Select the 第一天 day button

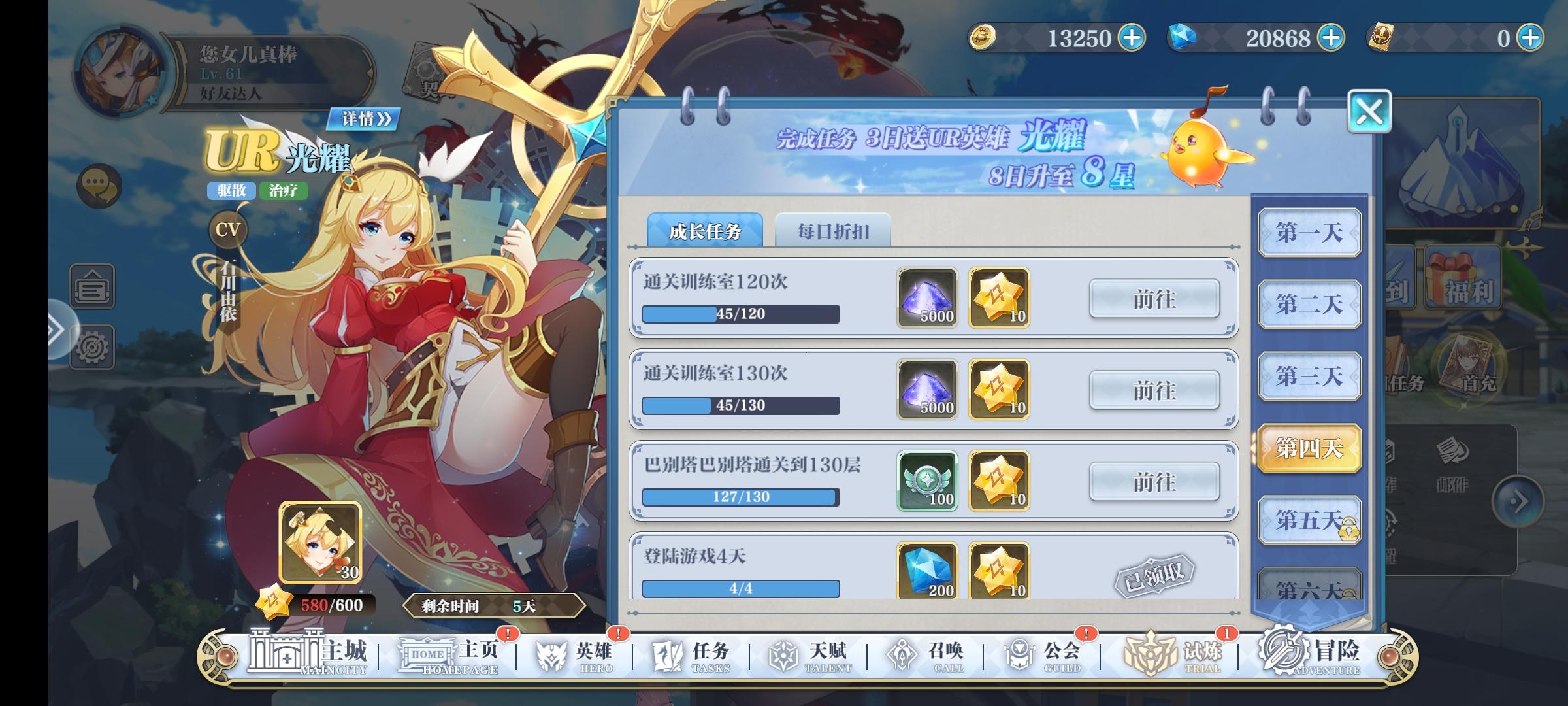point(1309,231)
